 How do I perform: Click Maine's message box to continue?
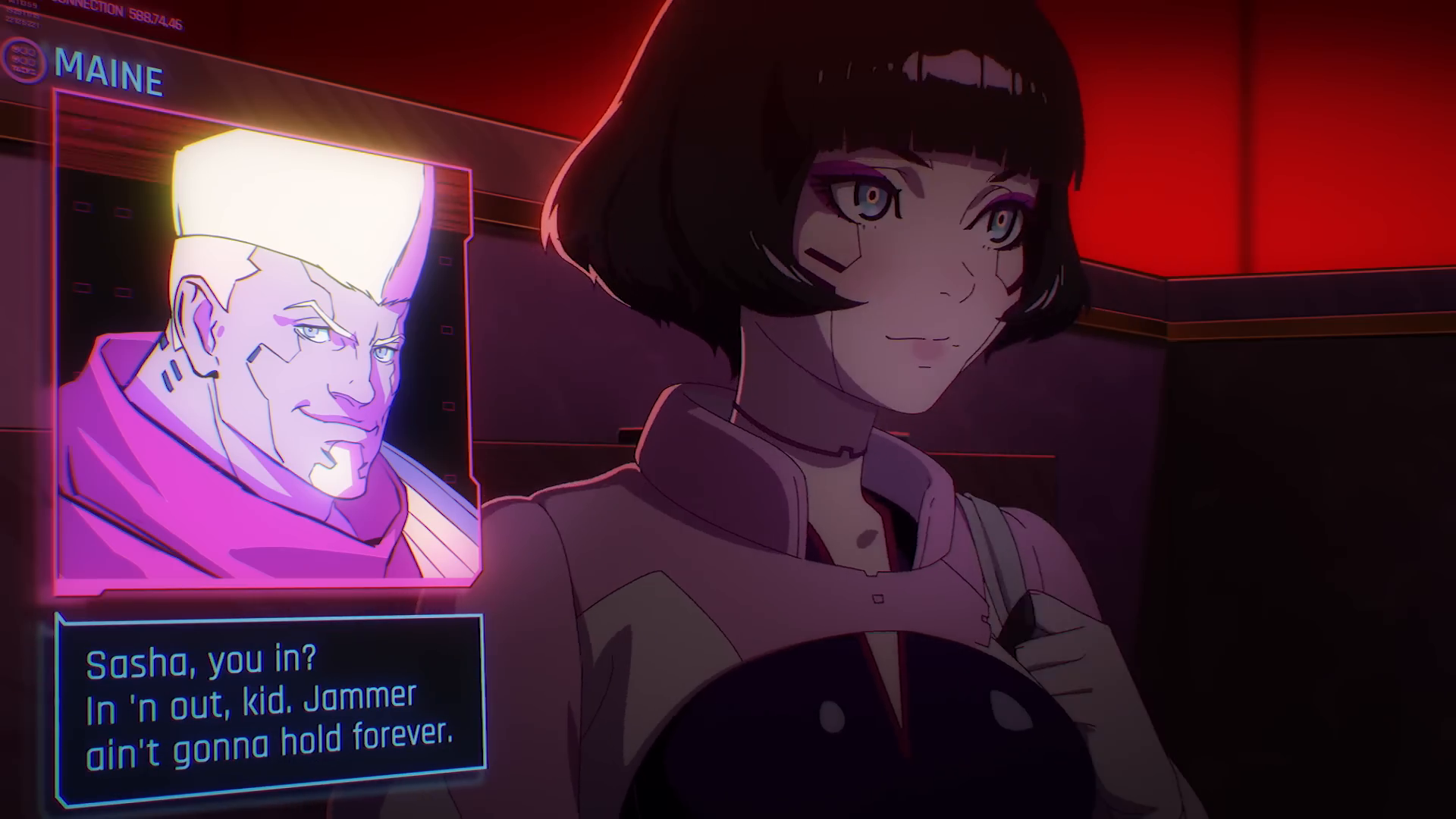[x=270, y=709]
